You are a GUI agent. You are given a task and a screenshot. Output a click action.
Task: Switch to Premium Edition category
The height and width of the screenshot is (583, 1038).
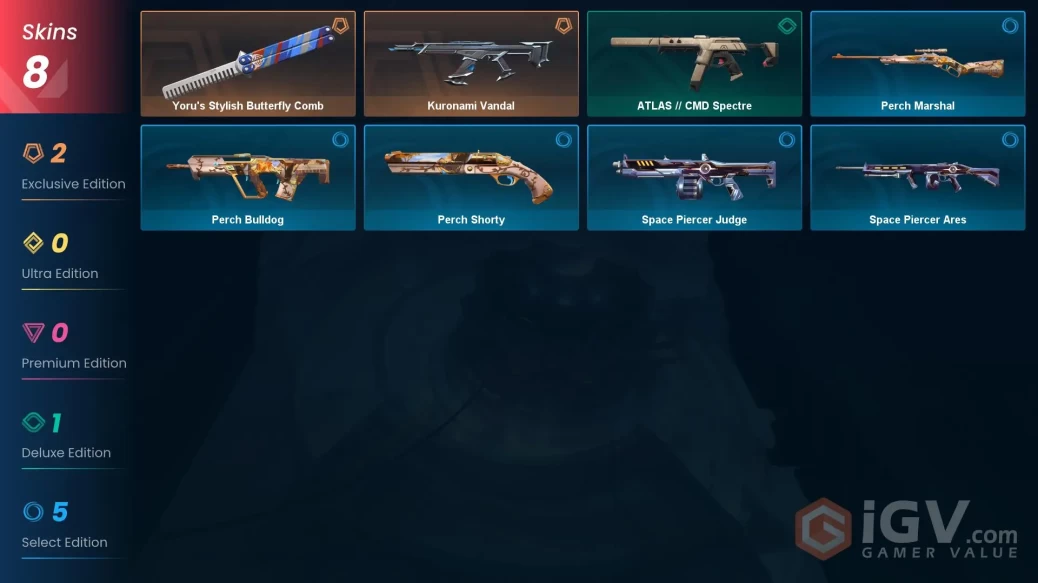[73, 346]
